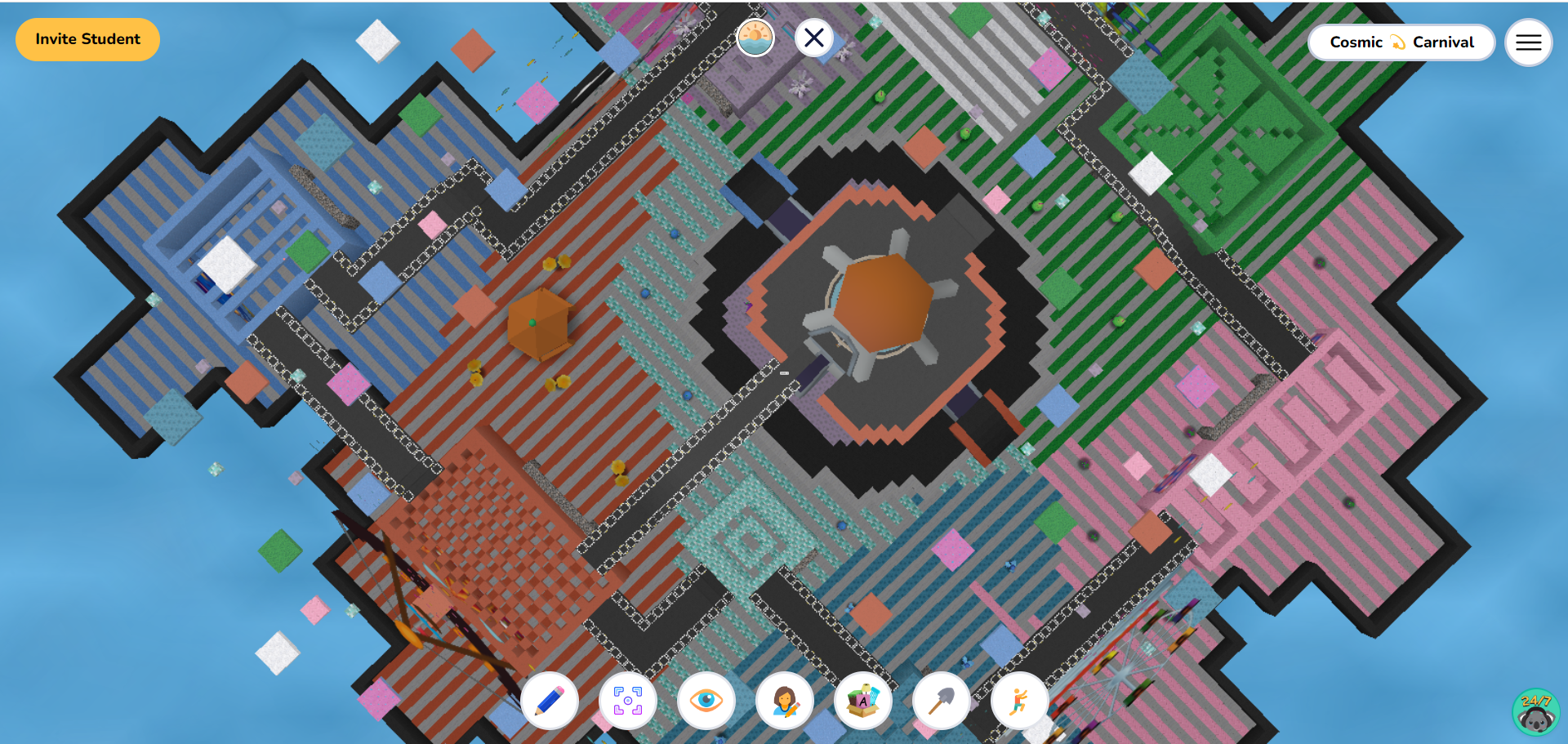Click the Invite Student button
This screenshot has width=1568, height=744.
pyautogui.click(x=87, y=38)
